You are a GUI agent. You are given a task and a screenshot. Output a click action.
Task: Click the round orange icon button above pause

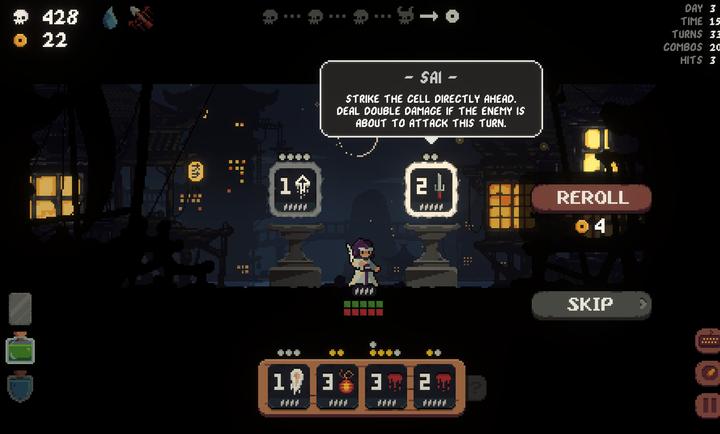pos(707,373)
